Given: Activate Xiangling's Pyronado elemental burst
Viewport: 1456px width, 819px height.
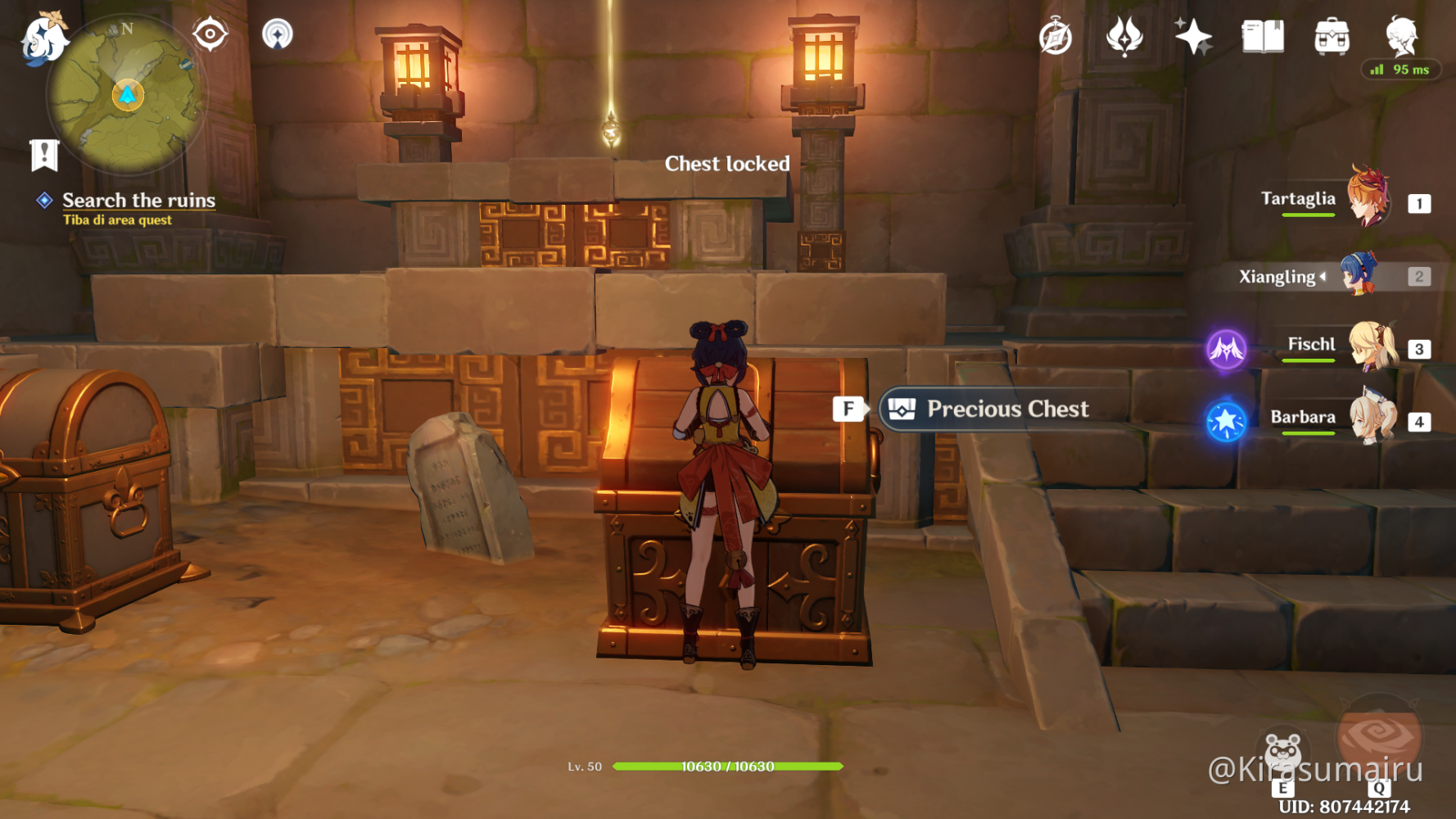Looking at the screenshot, I should 1379,737.
